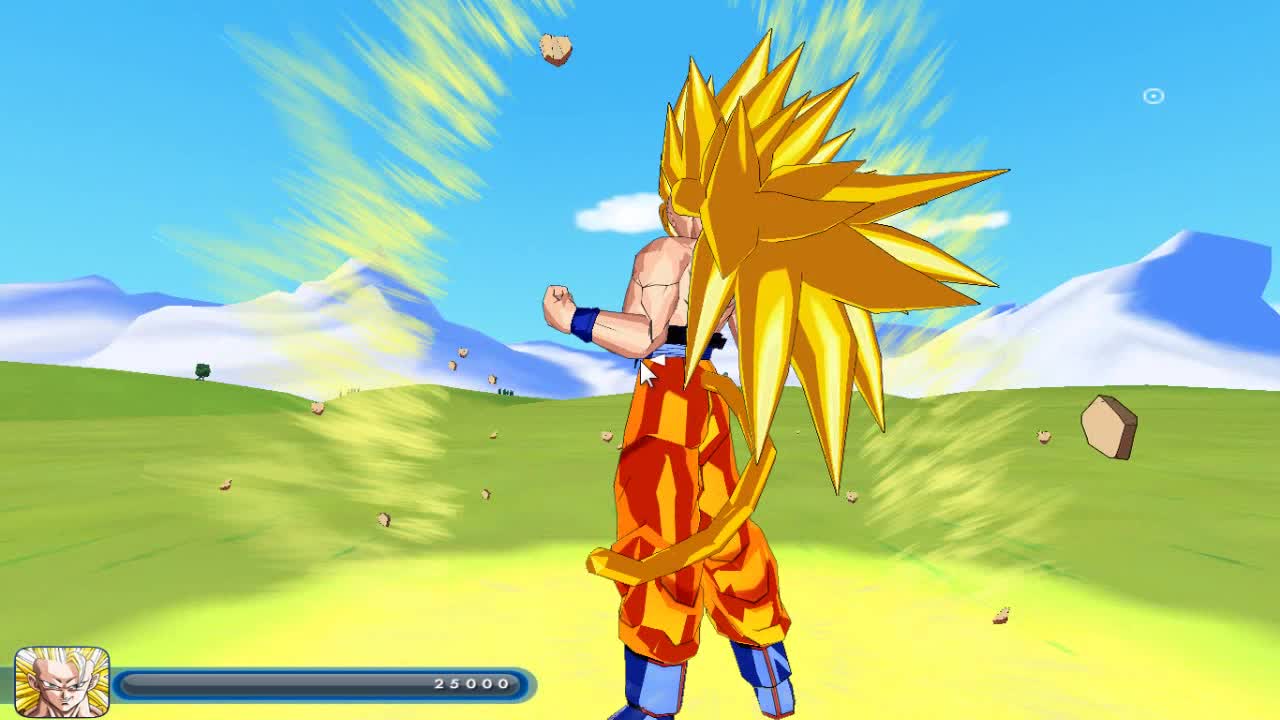
Task: Select the character portrait frame bottom-left
Action: [62, 682]
